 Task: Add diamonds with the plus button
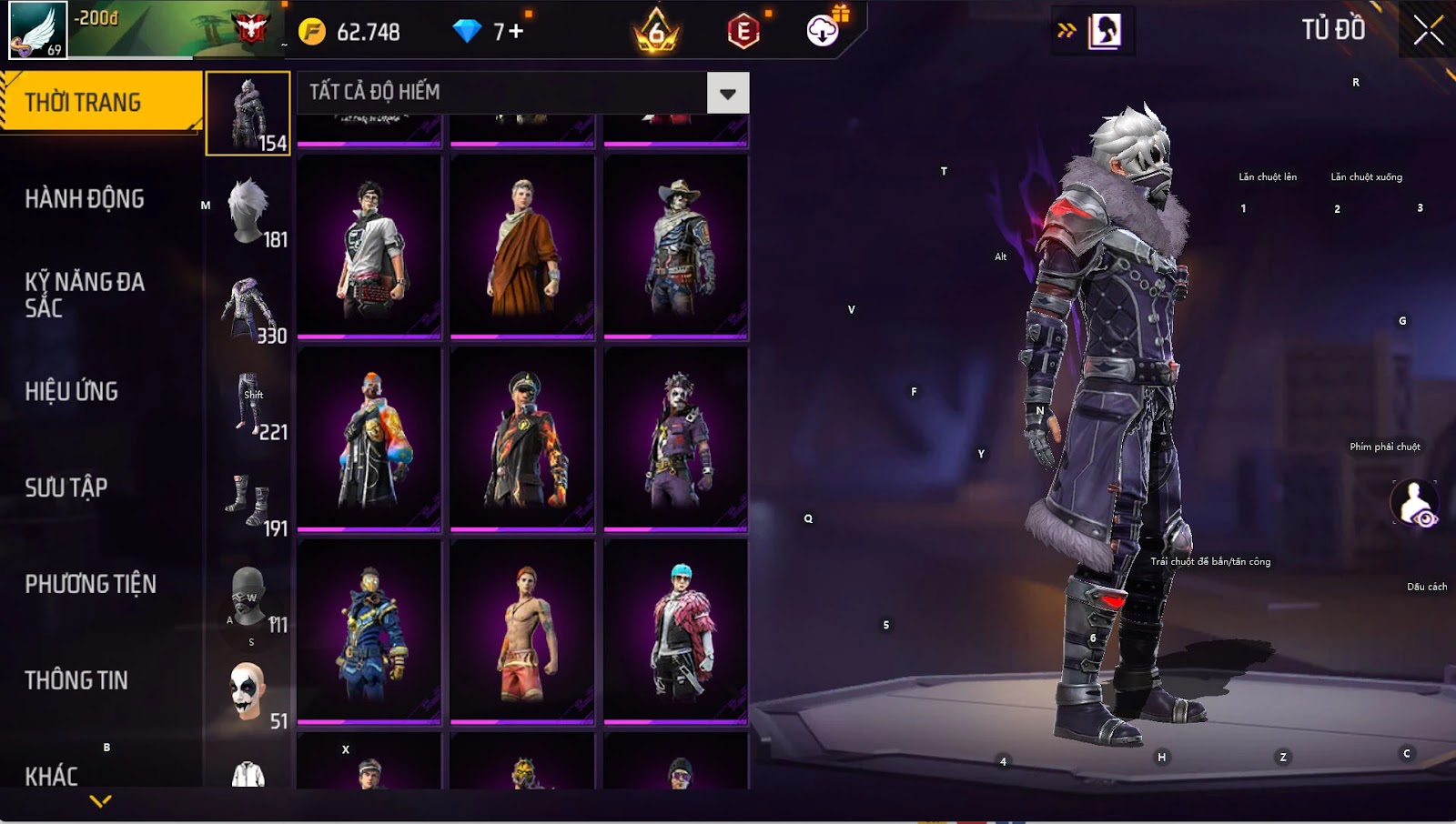coord(516,32)
